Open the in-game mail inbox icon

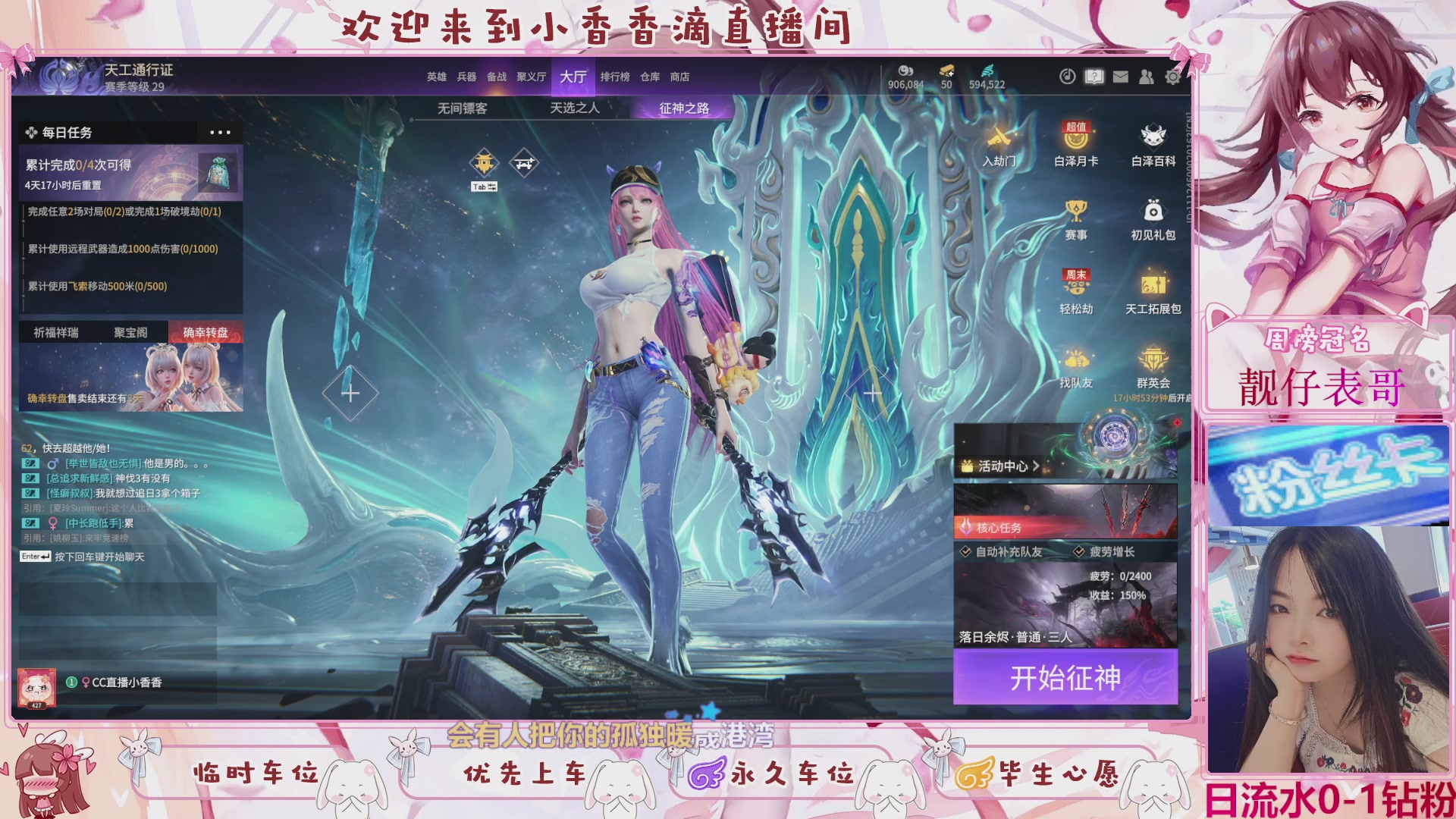click(1121, 77)
